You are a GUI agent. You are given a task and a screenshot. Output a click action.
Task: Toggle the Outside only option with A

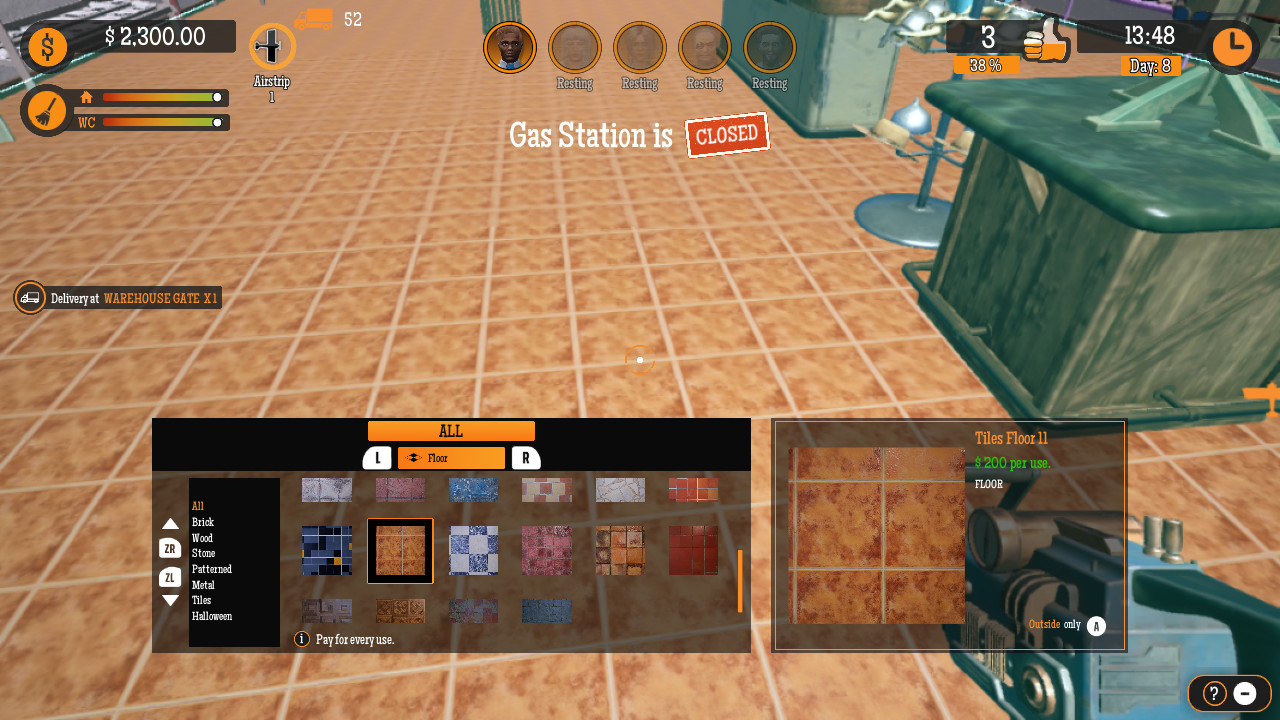1095,624
